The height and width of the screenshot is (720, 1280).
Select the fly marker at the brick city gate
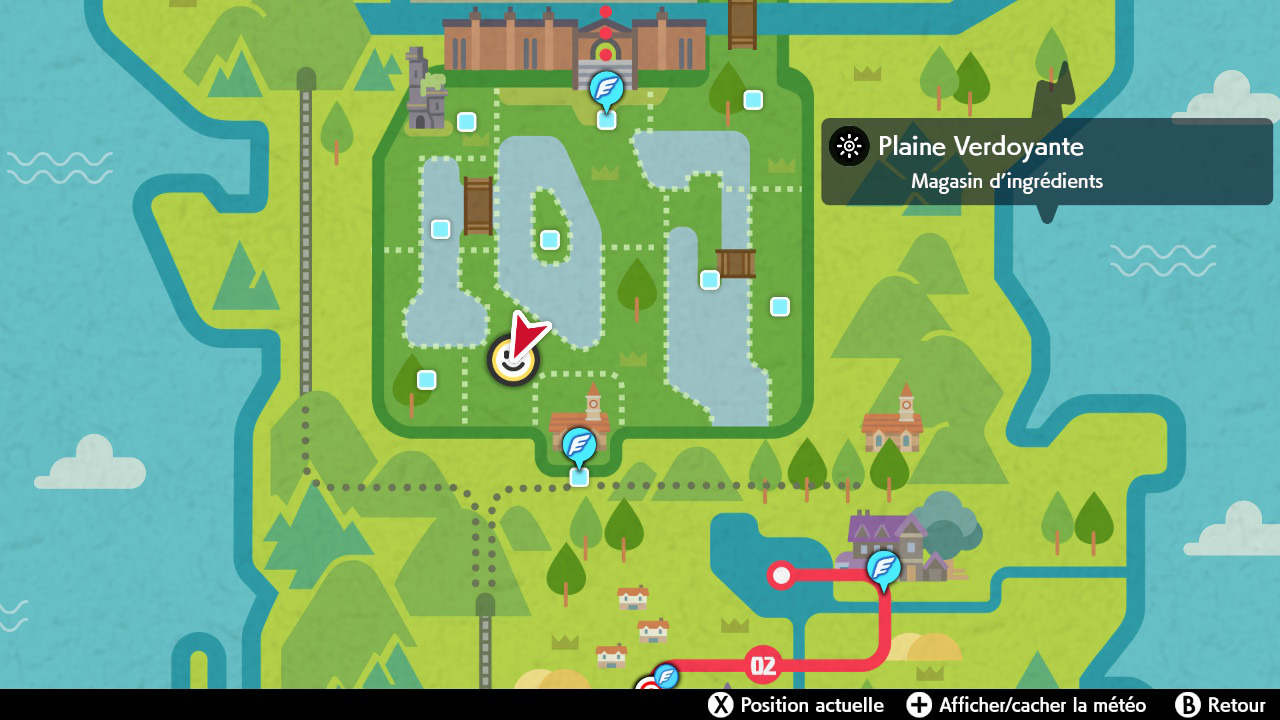606,90
